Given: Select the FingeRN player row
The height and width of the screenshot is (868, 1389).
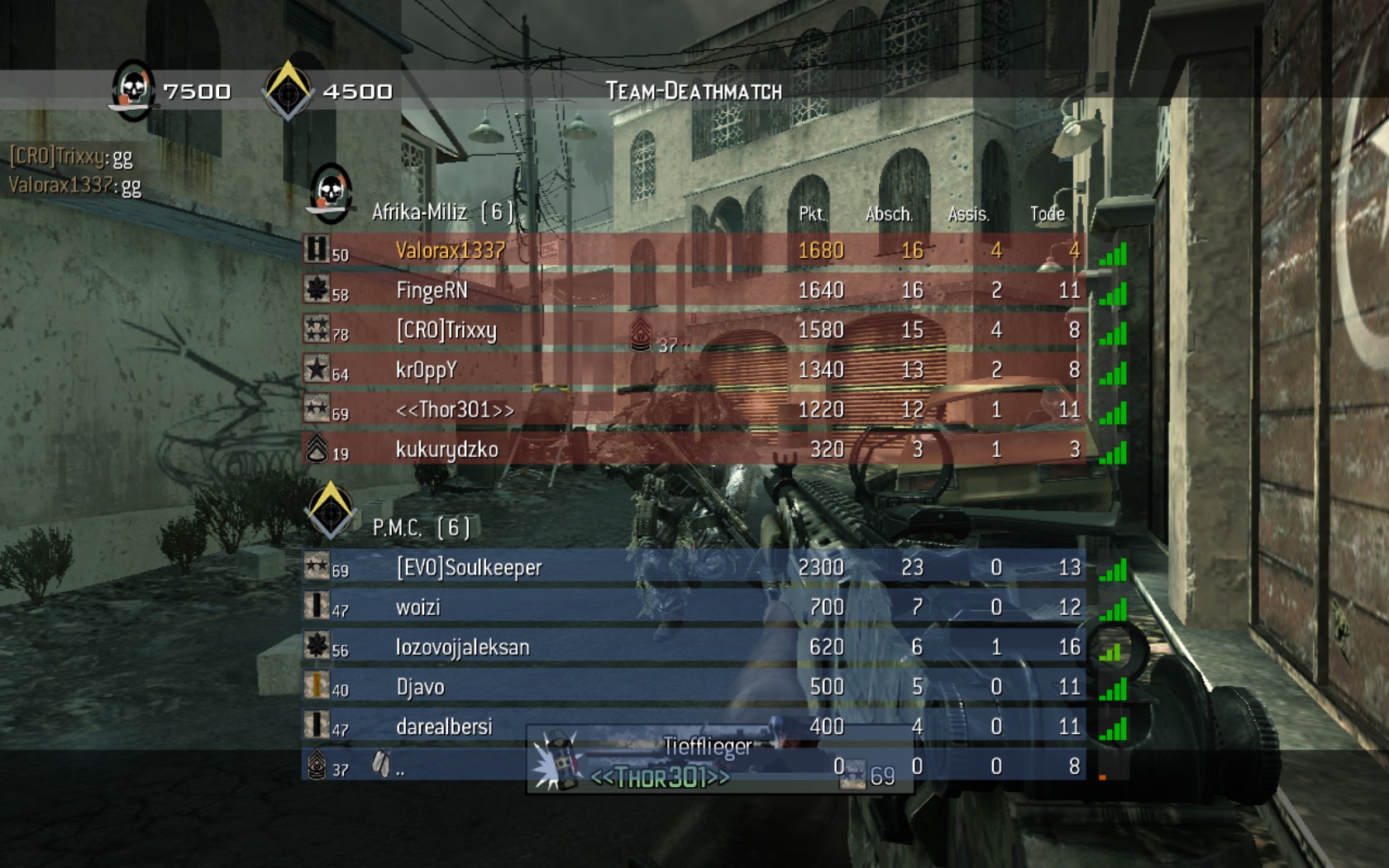Looking at the screenshot, I should (x=432, y=290).
